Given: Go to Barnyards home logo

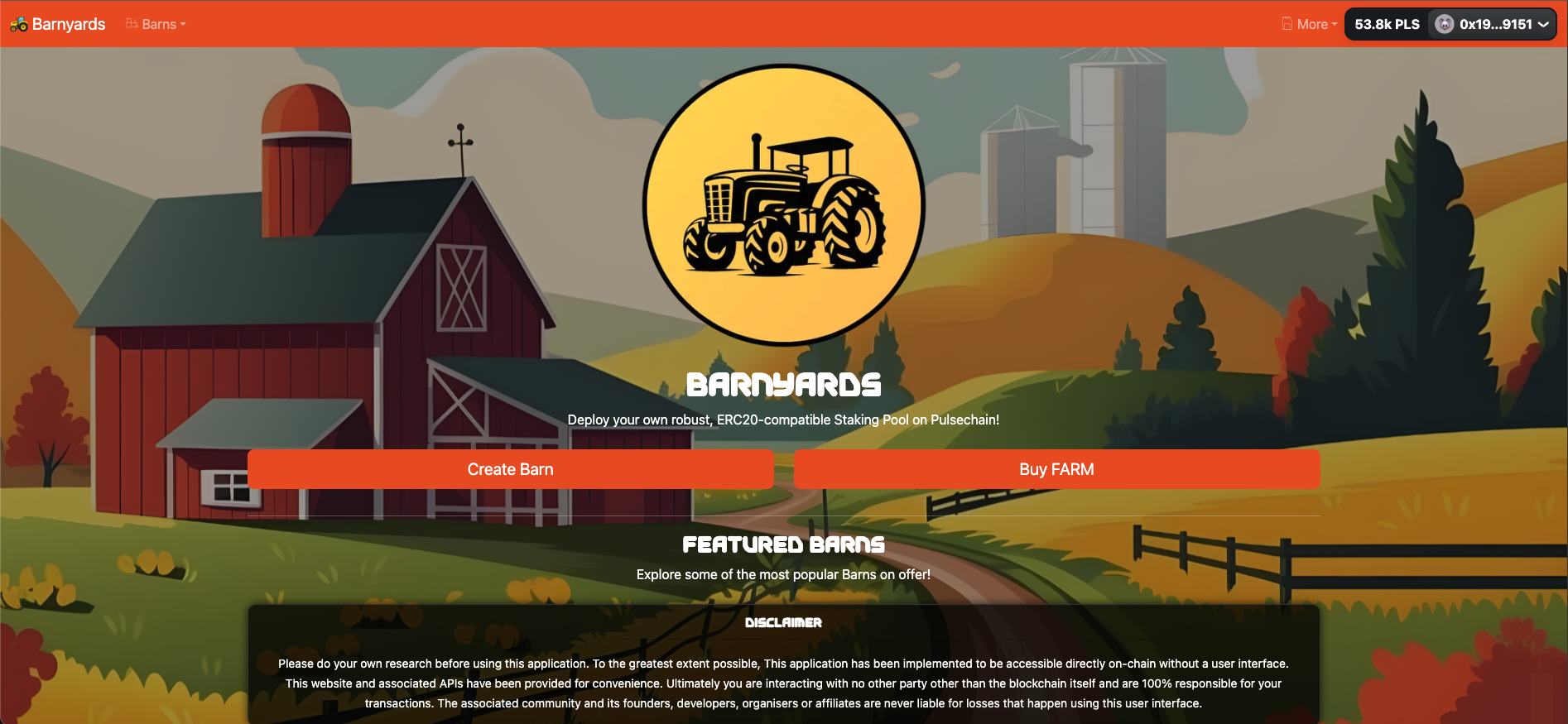Looking at the screenshot, I should point(58,25).
